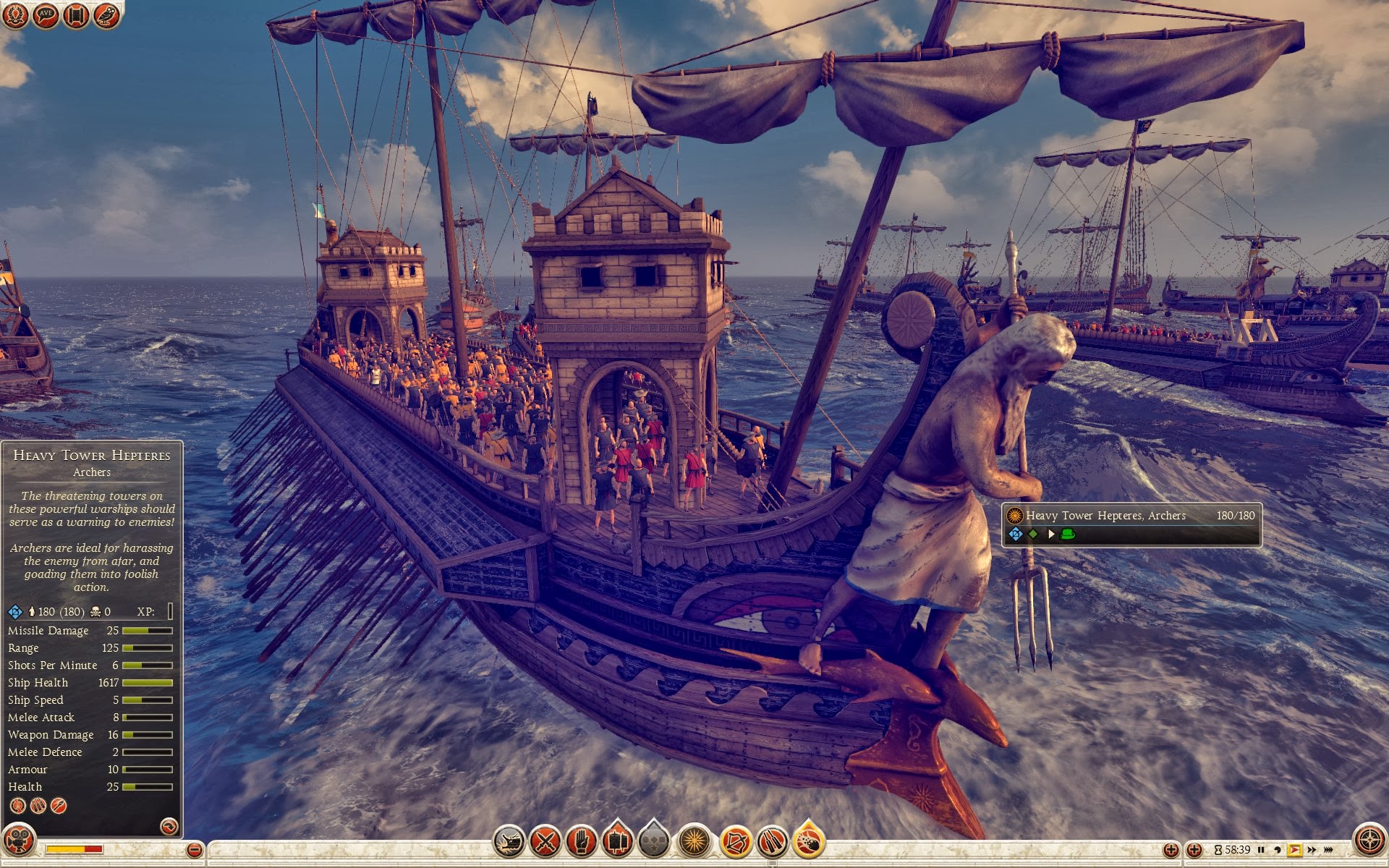Pause the battle

[1262, 850]
